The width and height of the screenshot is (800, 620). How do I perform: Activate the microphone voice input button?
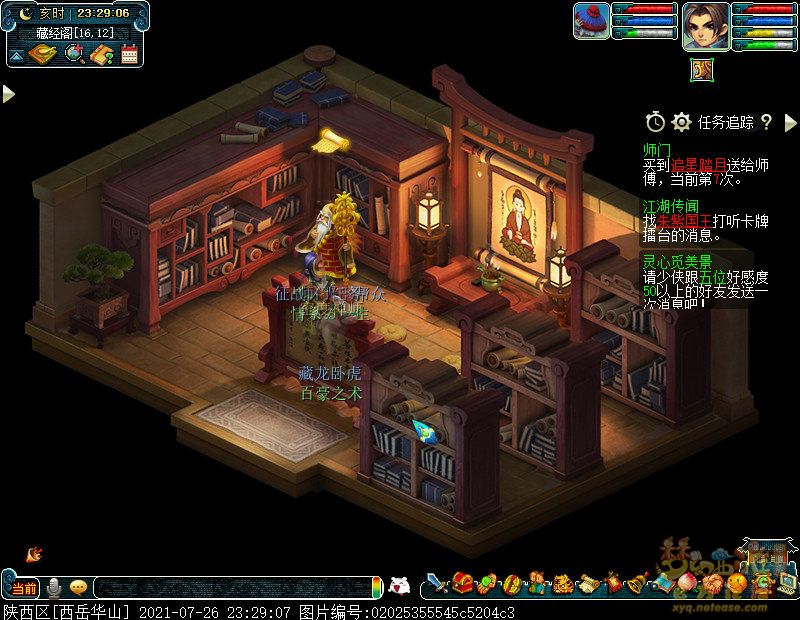54,587
